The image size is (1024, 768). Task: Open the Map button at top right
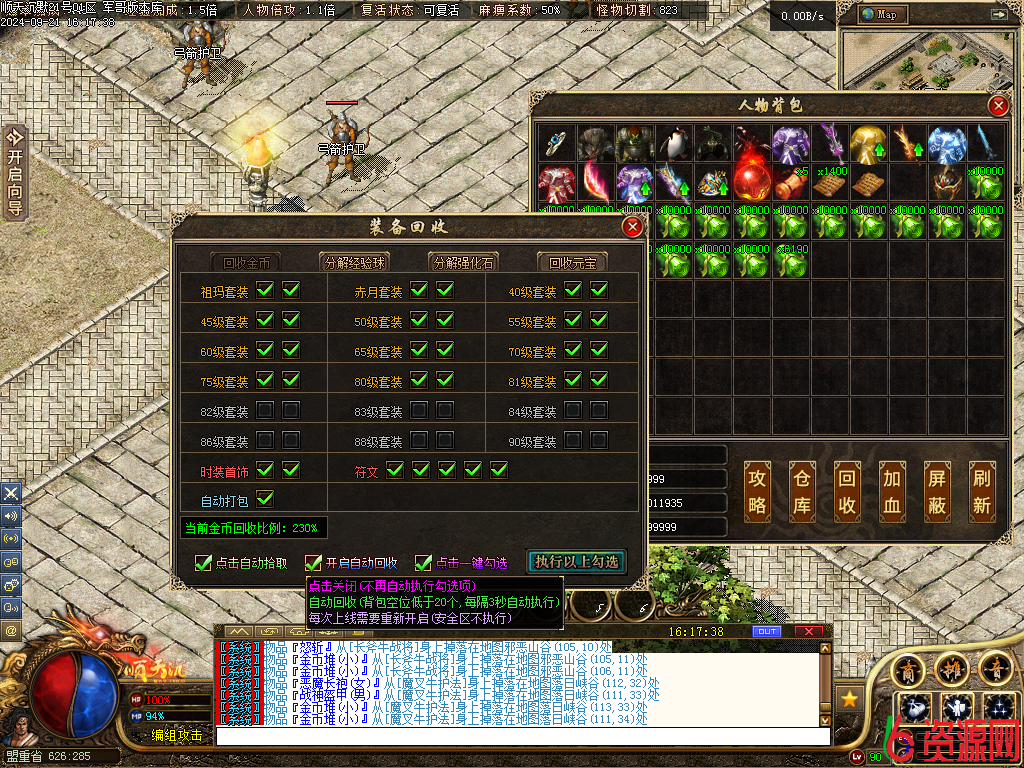coord(880,14)
